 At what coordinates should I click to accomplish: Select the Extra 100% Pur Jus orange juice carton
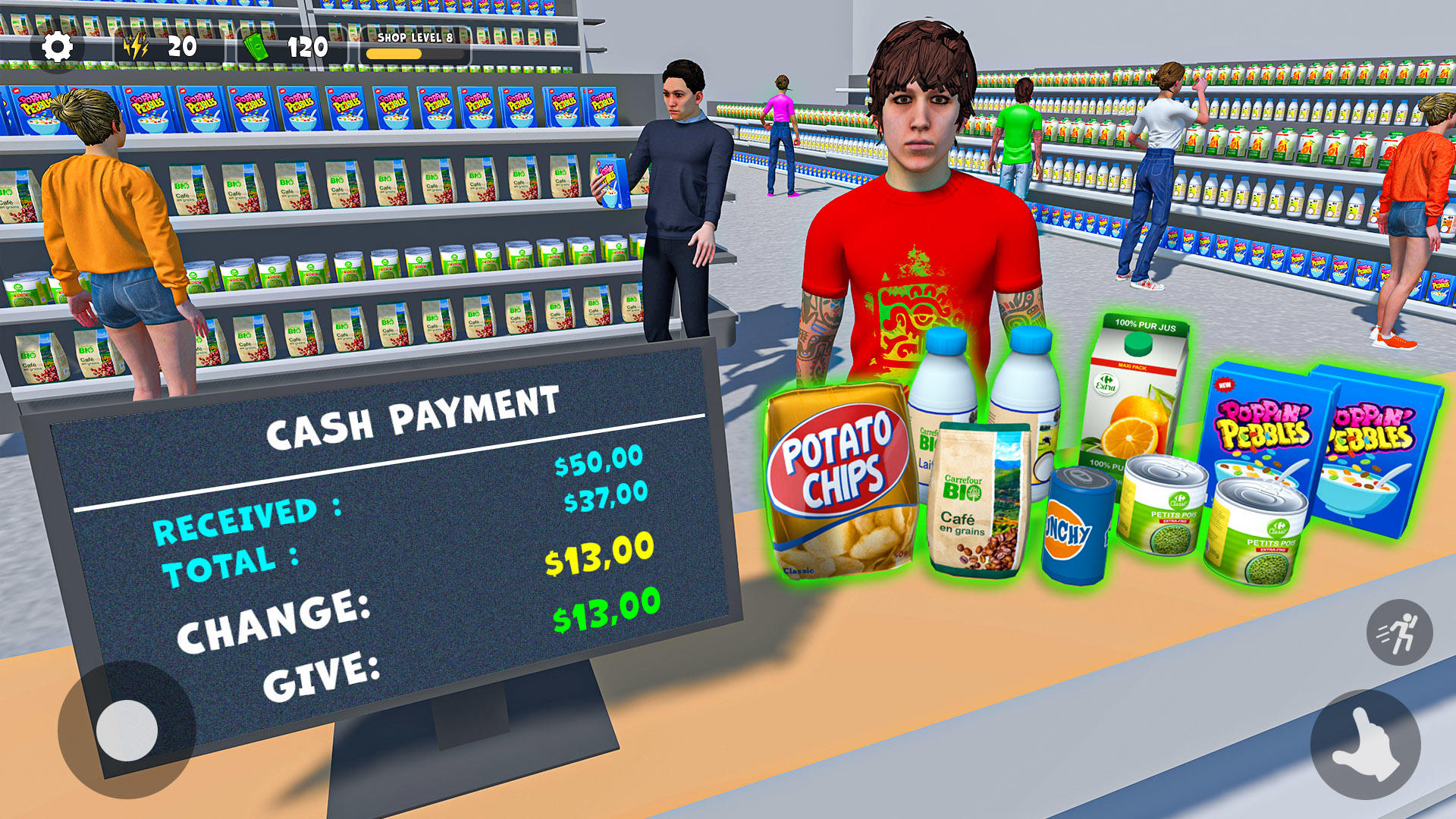(x=1137, y=387)
